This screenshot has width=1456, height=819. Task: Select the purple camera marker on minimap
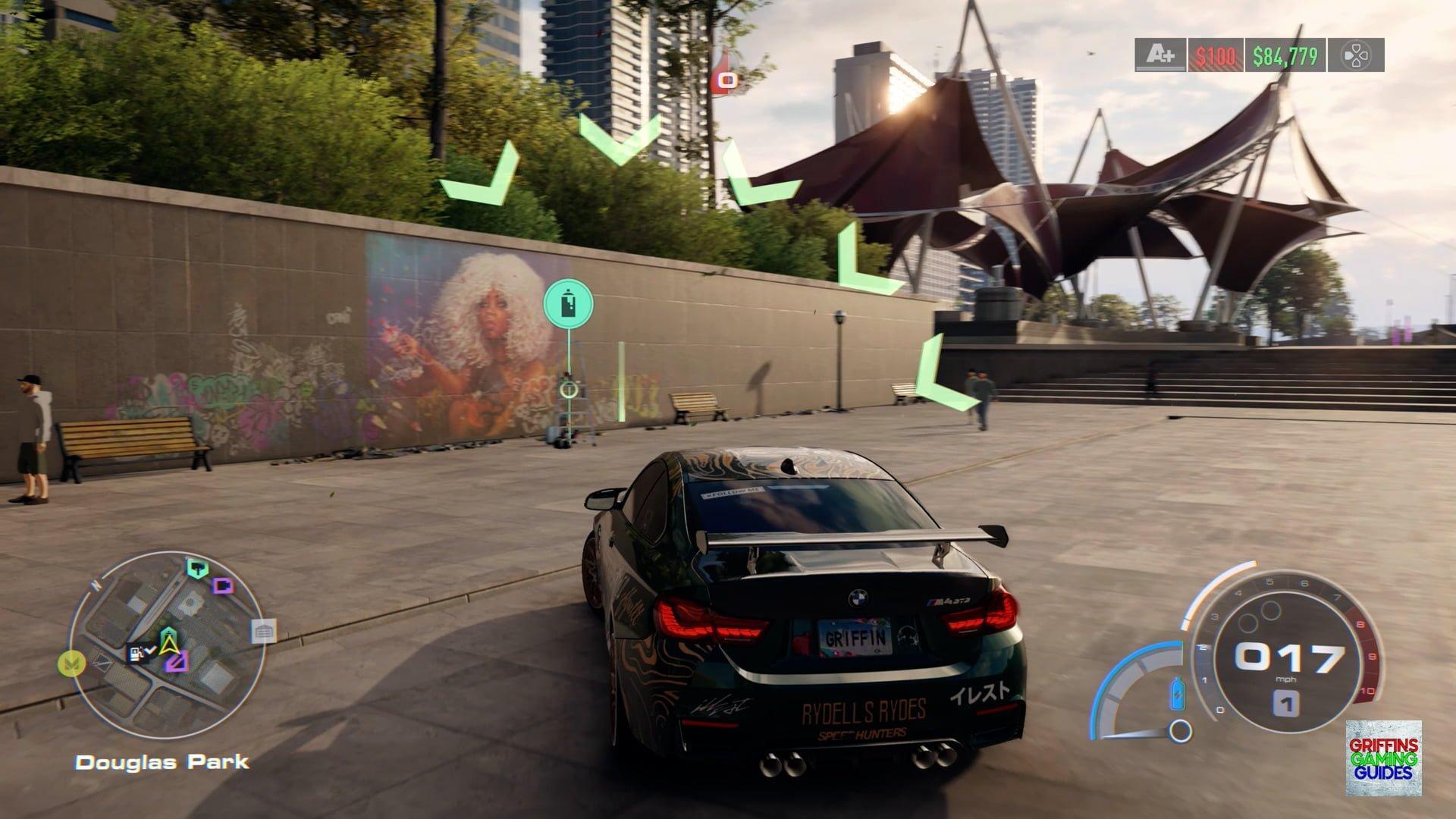pos(222,585)
